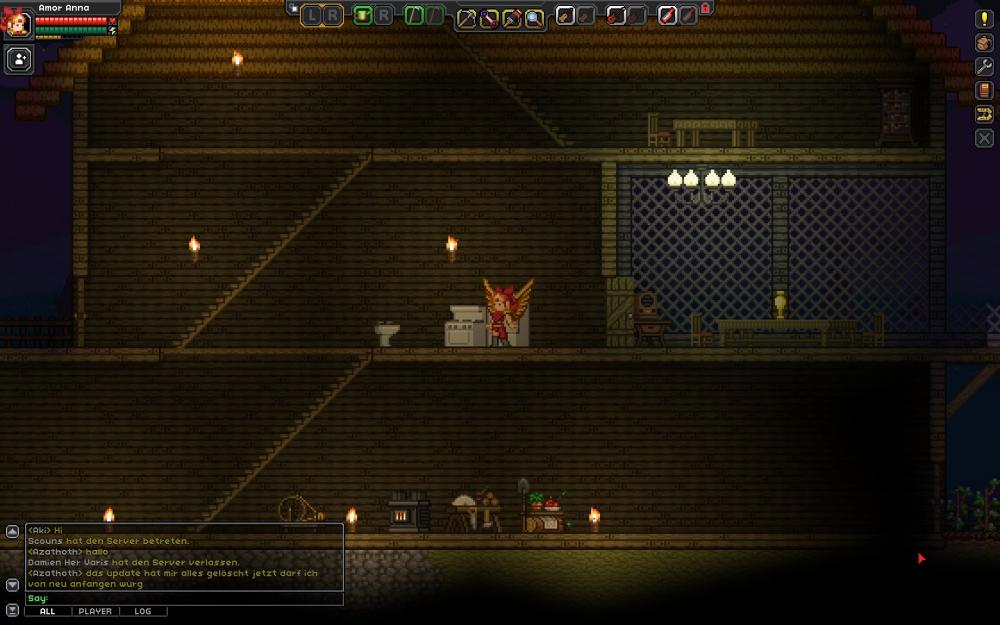Open the quest journal exclamation mark icon

[984, 18]
